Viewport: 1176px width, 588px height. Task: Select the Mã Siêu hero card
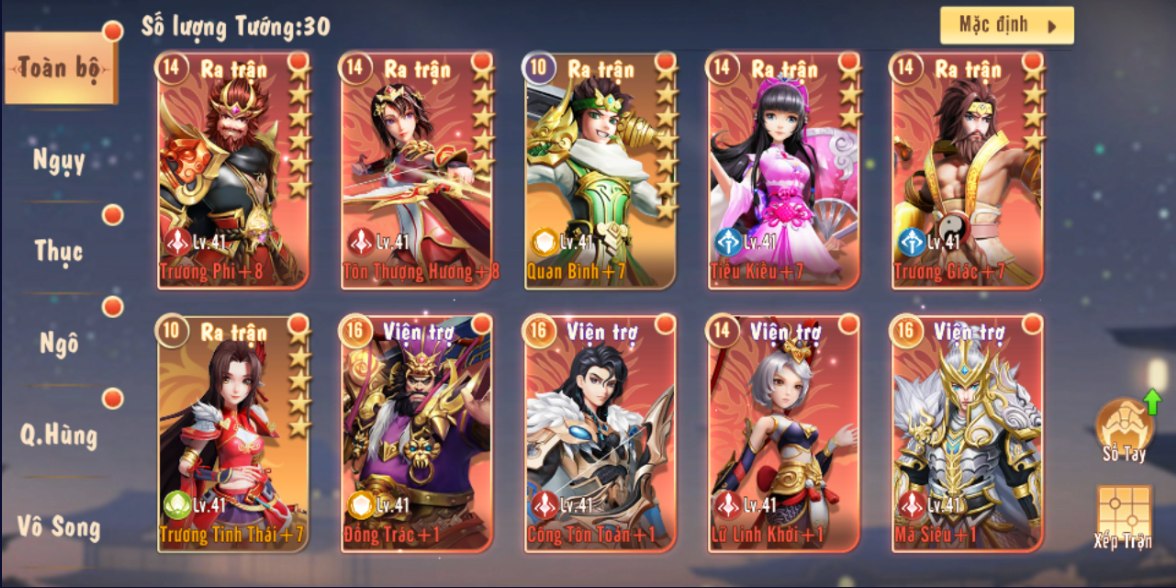[x=968, y=432]
